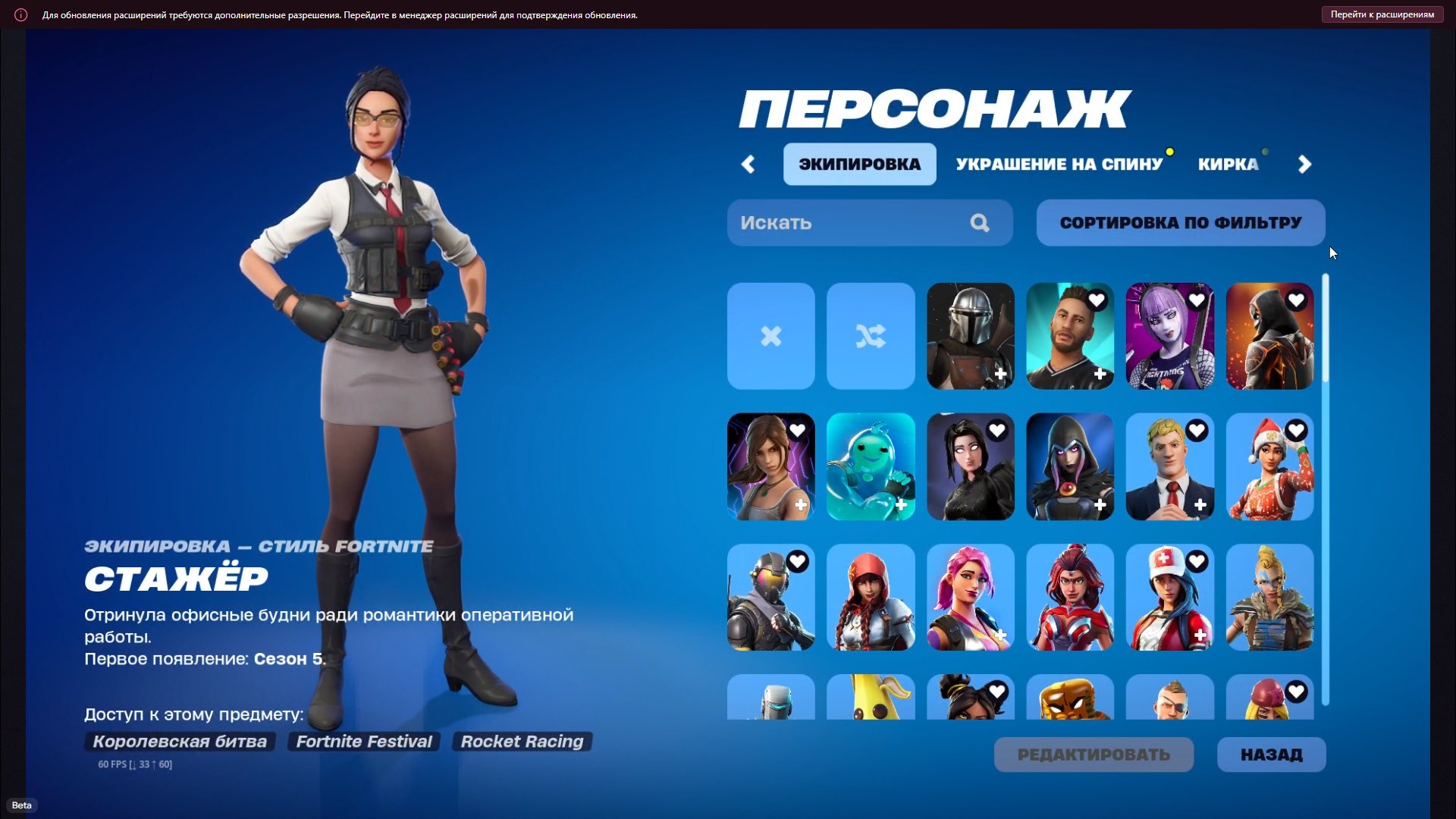Open next category with right chevron
1456x819 pixels.
tap(1305, 164)
